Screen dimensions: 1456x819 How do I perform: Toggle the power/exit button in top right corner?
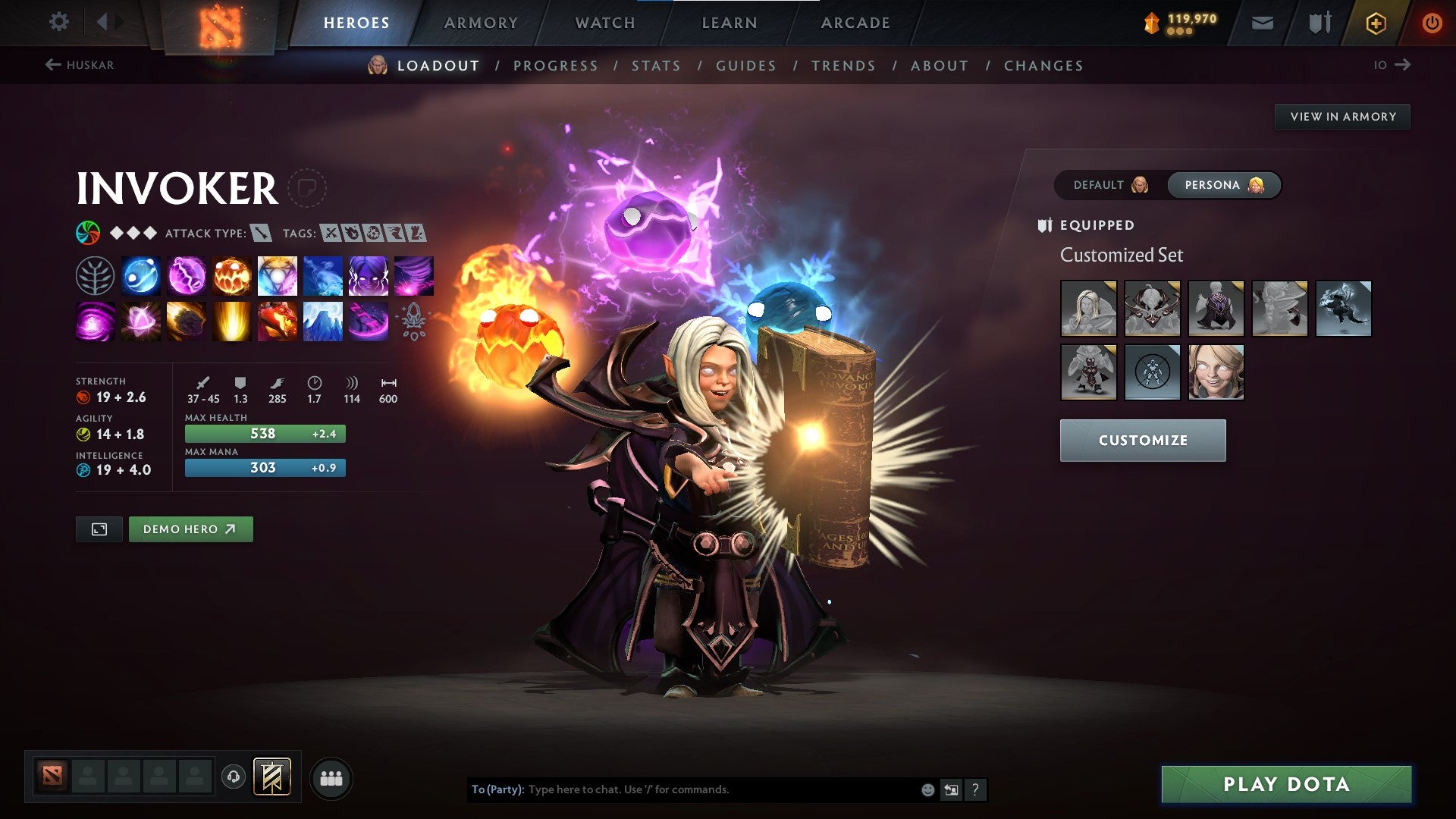[x=1432, y=23]
